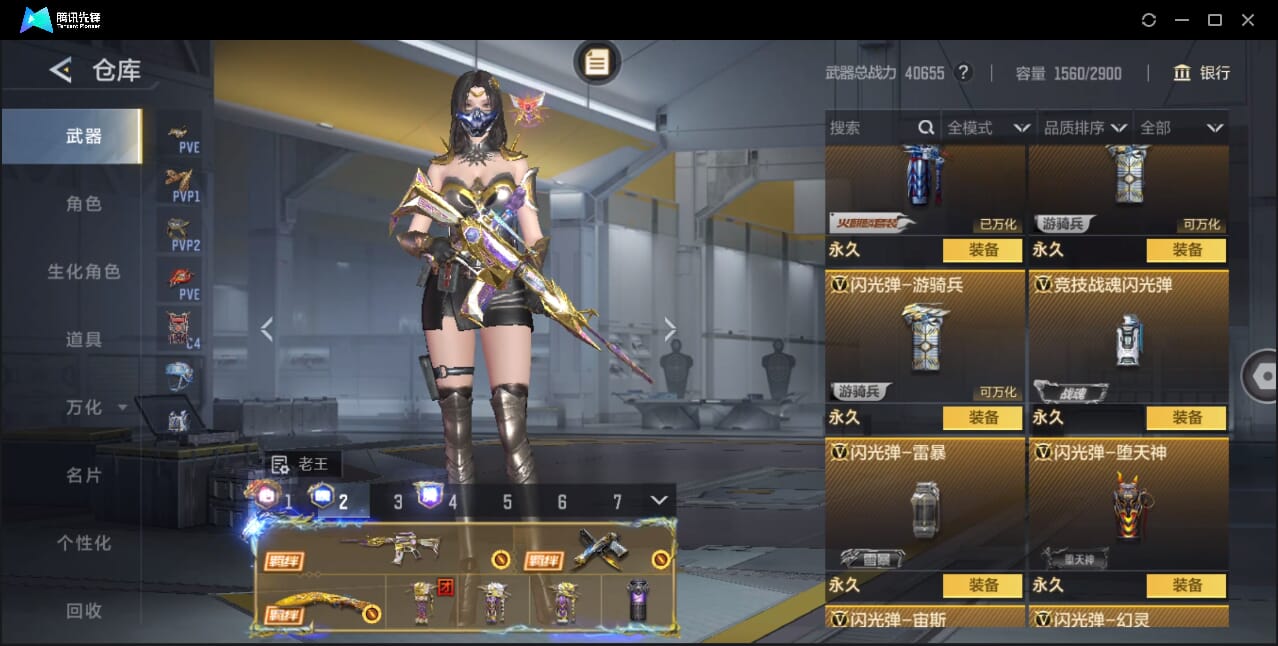This screenshot has height=646, width=1278.
Task: Open the yellow notes icon at top
Action: 597,63
